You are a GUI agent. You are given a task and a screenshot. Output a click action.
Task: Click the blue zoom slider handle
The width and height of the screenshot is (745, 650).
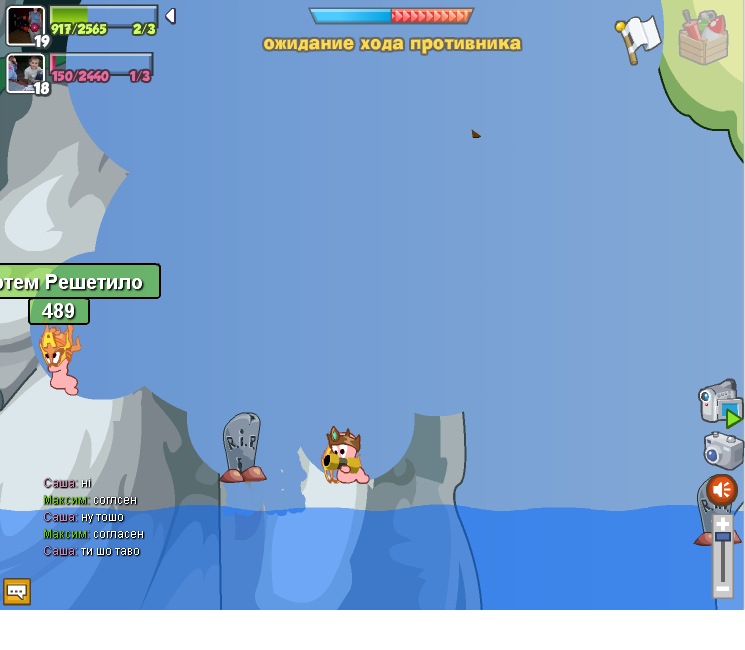(x=722, y=538)
